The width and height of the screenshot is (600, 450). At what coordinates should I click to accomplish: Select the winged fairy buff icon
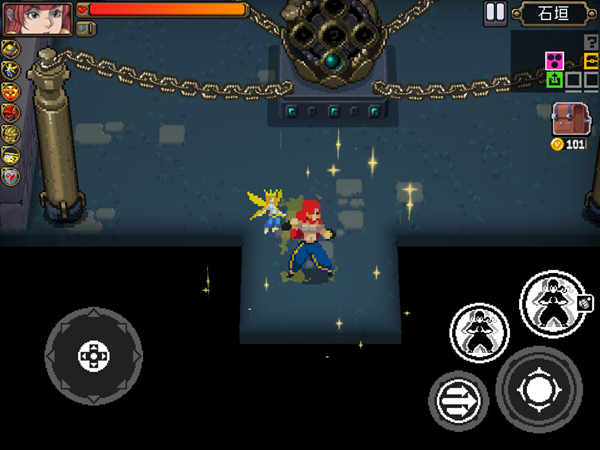[11, 69]
